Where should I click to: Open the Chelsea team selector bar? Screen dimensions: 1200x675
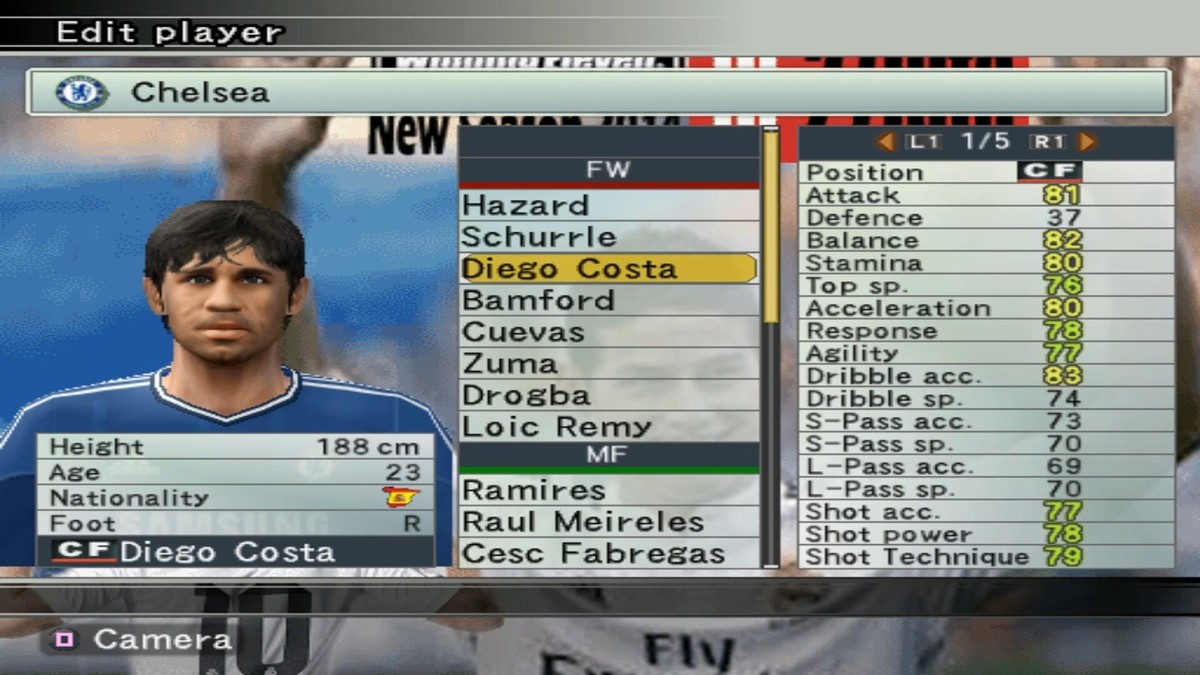coord(598,93)
